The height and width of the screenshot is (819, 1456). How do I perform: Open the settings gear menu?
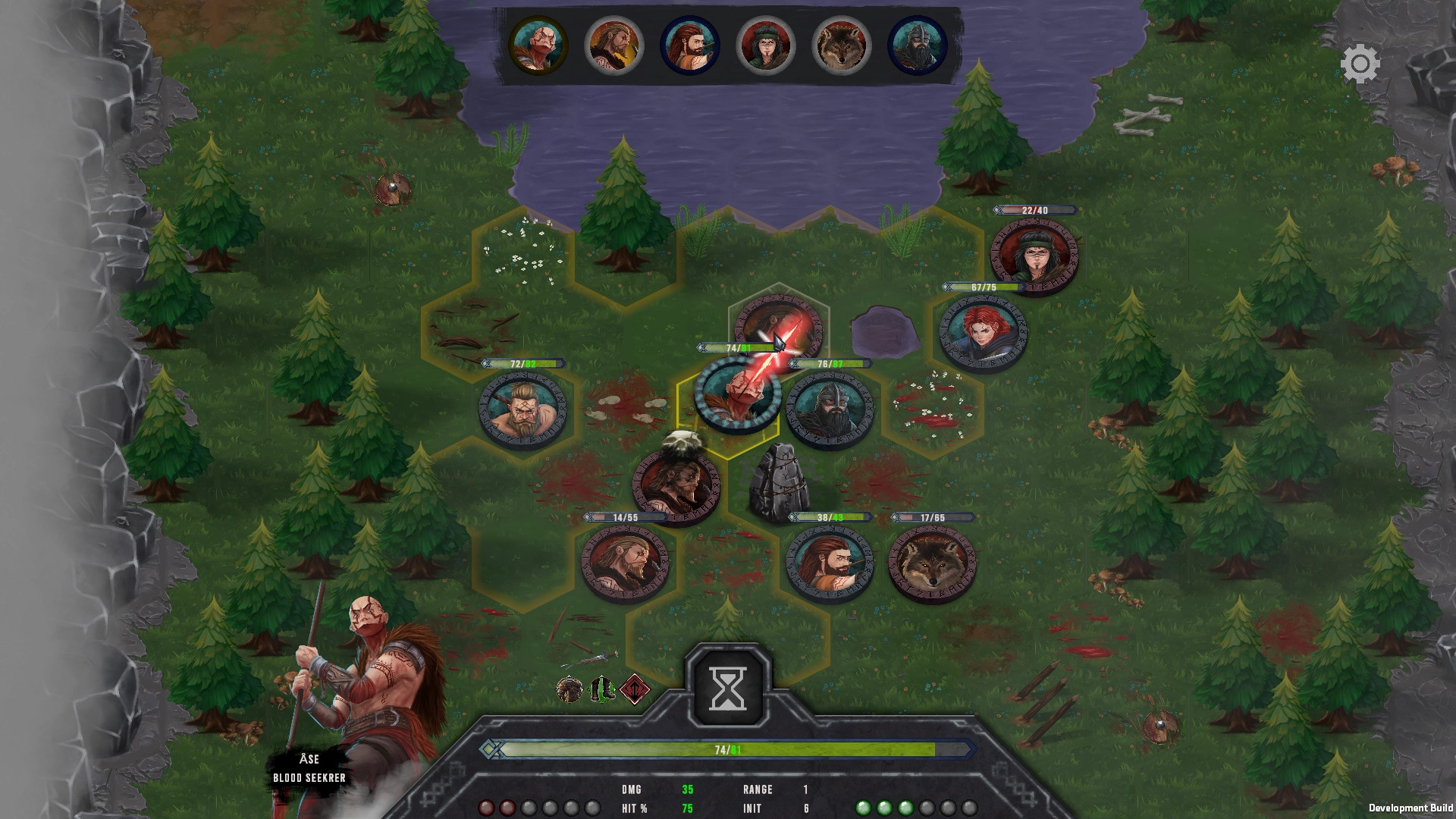click(1361, 64)
